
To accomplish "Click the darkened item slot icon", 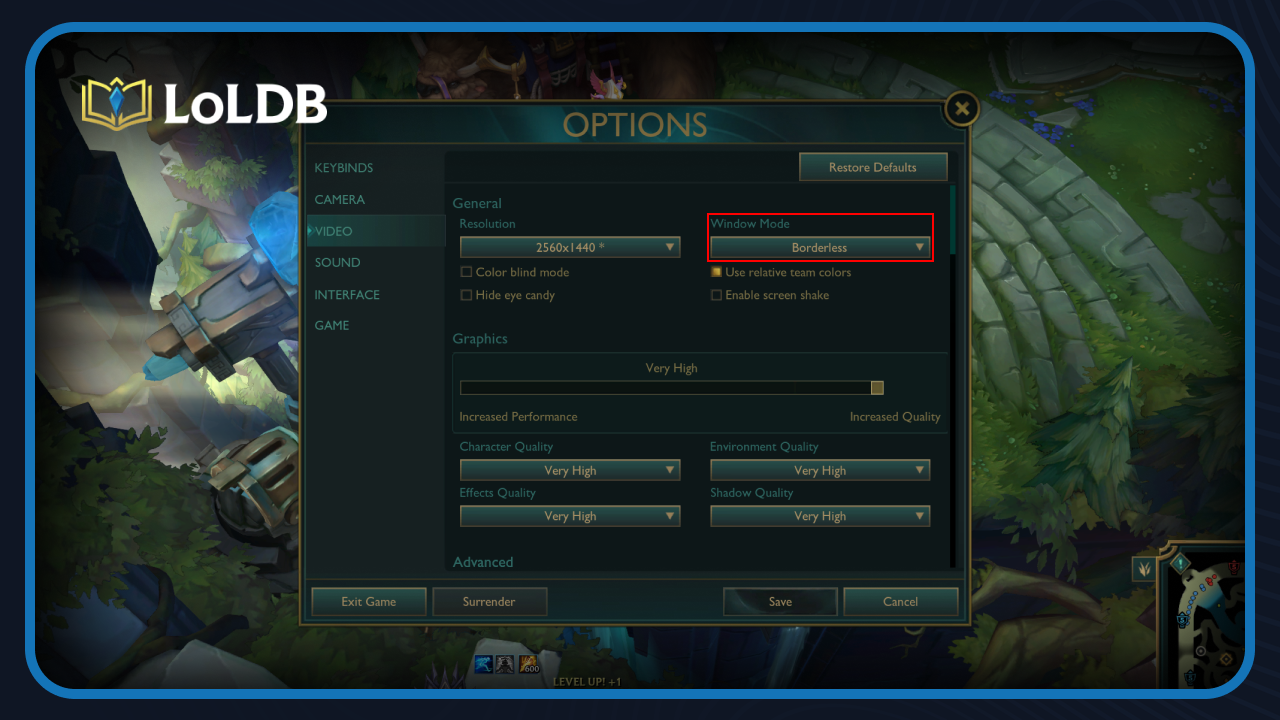I will pos(504,663).
